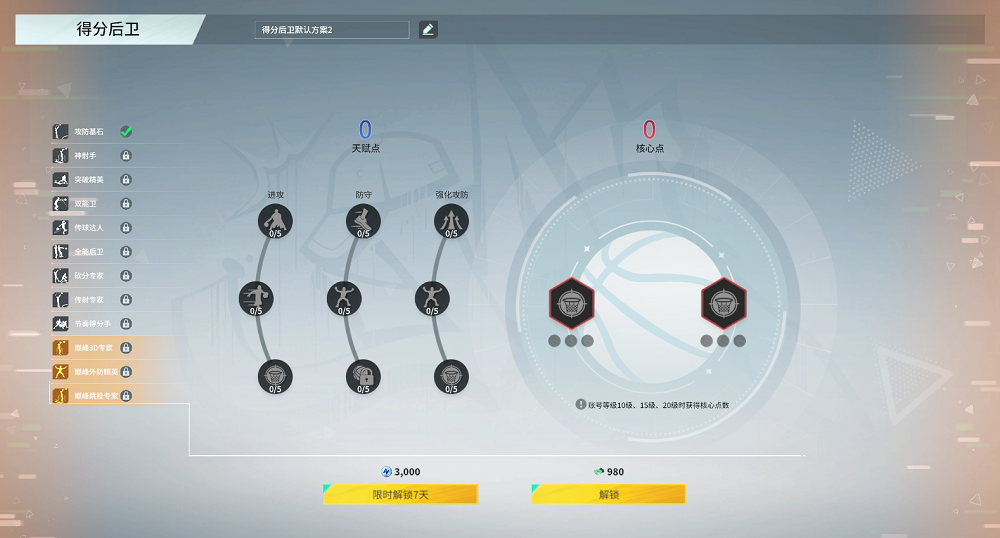Viewport: 1000px width, 538px height.
Task: Unlock permanently with the 解锁 button
Action: (x=608, y=494)
